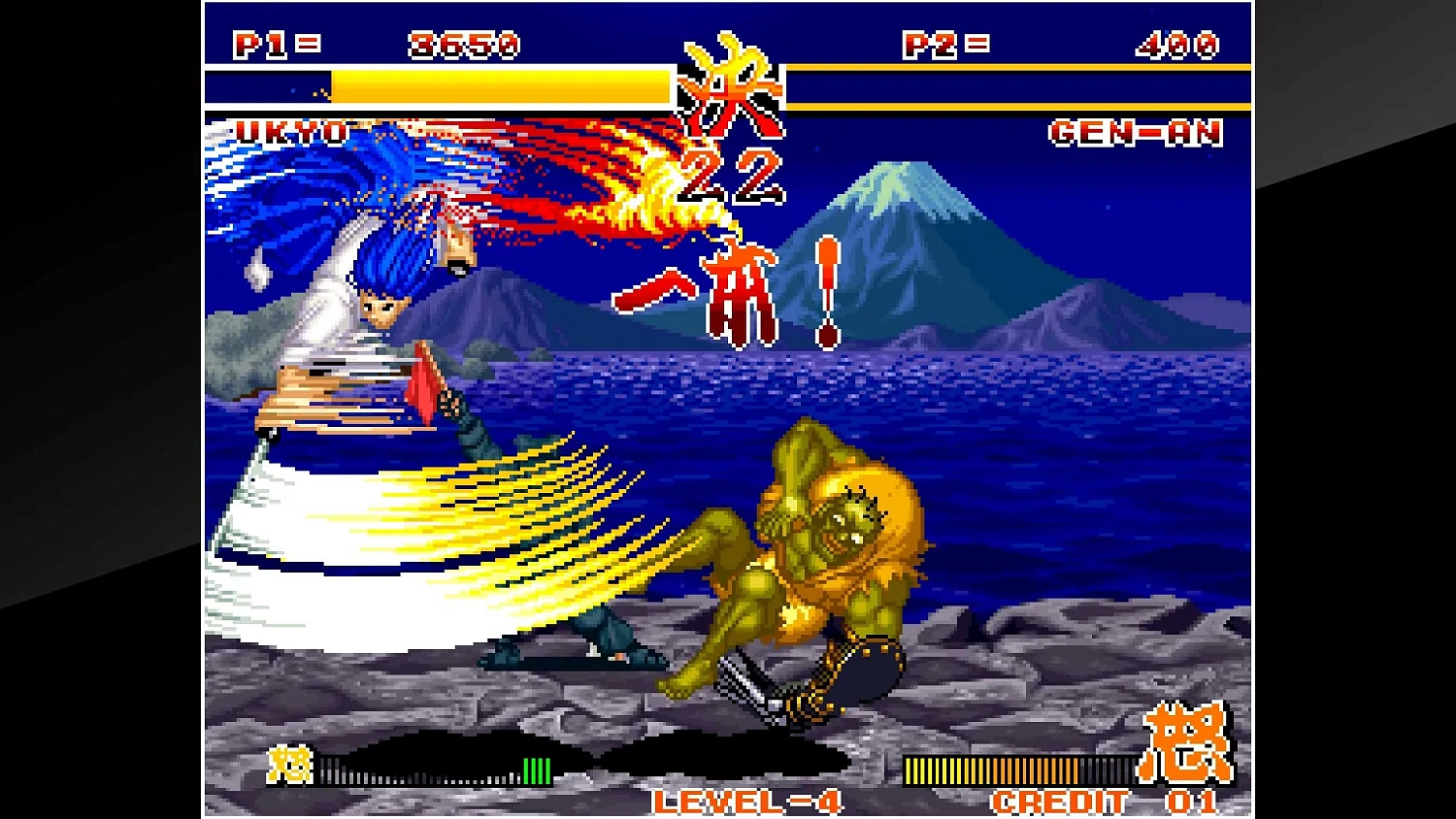
Task: Click Gen-An's yellow POW gauge
Action: [1000, 767]
